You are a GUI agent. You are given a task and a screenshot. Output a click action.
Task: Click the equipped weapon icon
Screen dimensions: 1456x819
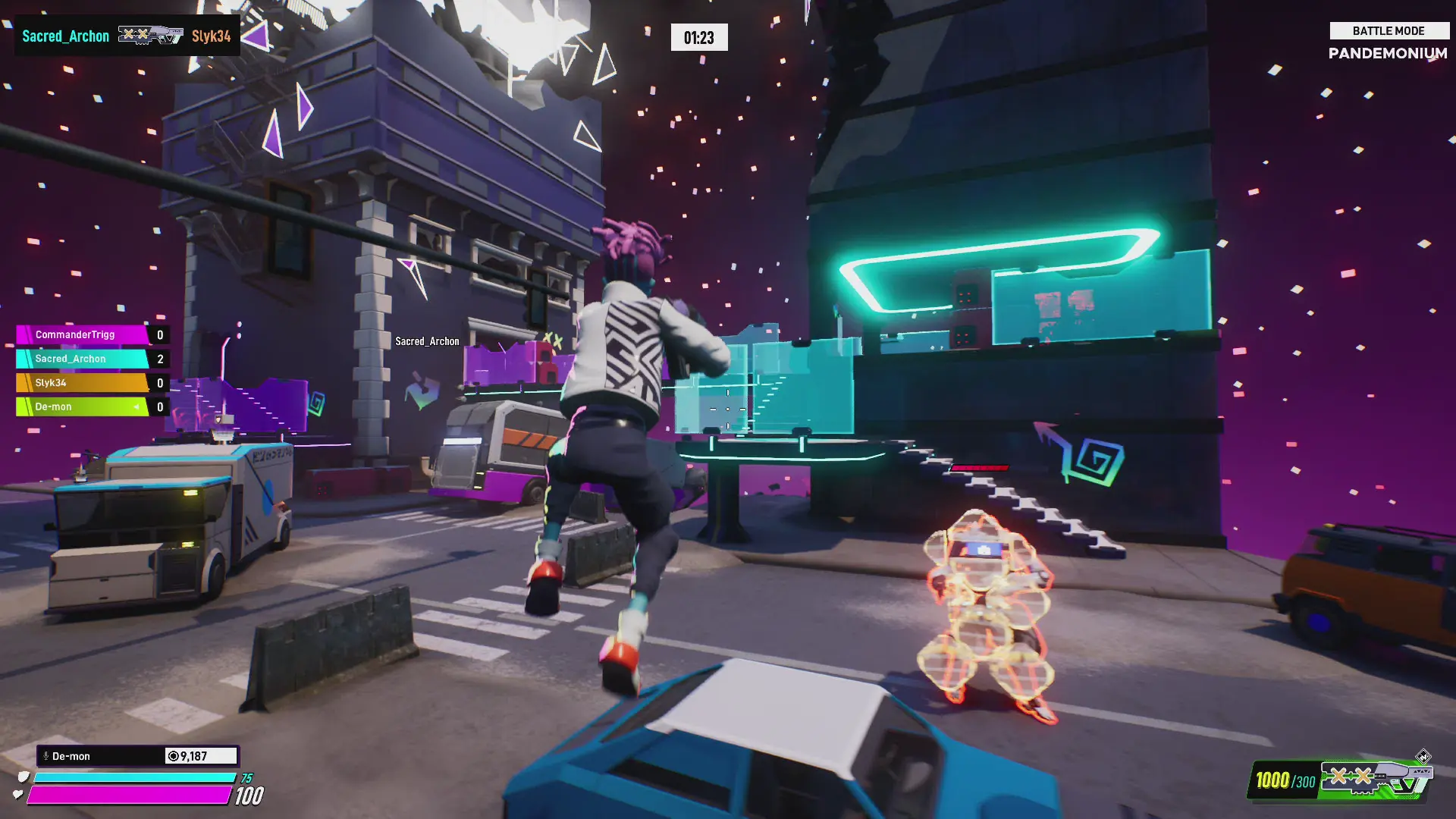tap(1374, 779)
